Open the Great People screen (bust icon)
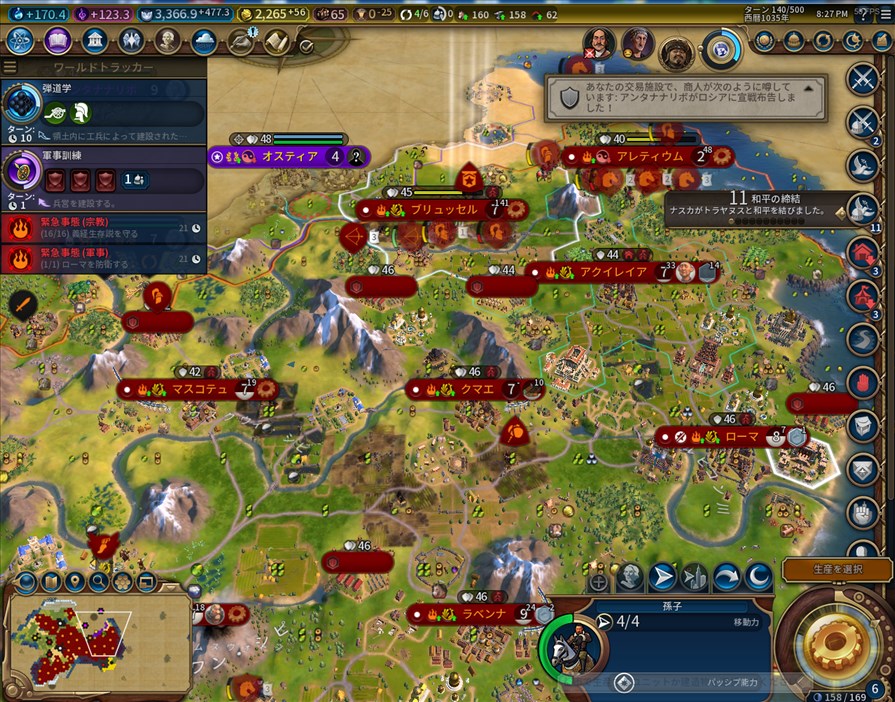The width and height of the screenshot is (895, 702). tap(167, 41)
